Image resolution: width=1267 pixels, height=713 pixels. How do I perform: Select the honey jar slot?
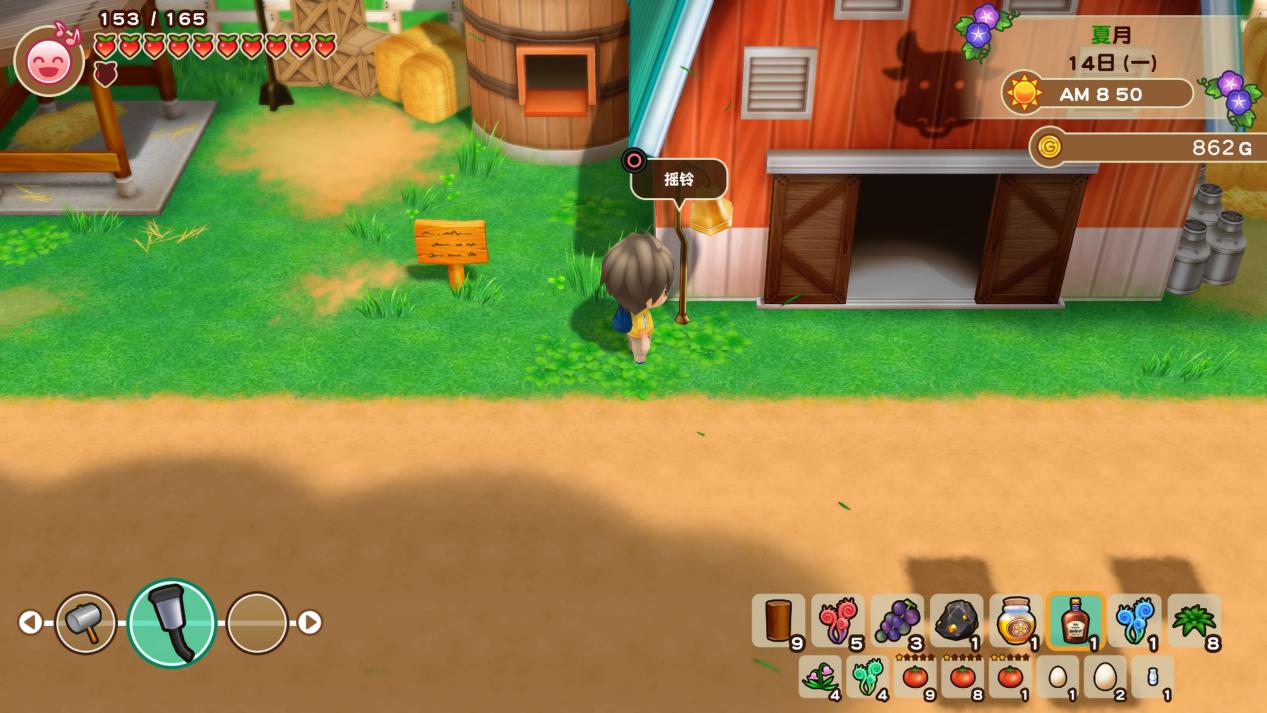click(x=1015, y=621)
